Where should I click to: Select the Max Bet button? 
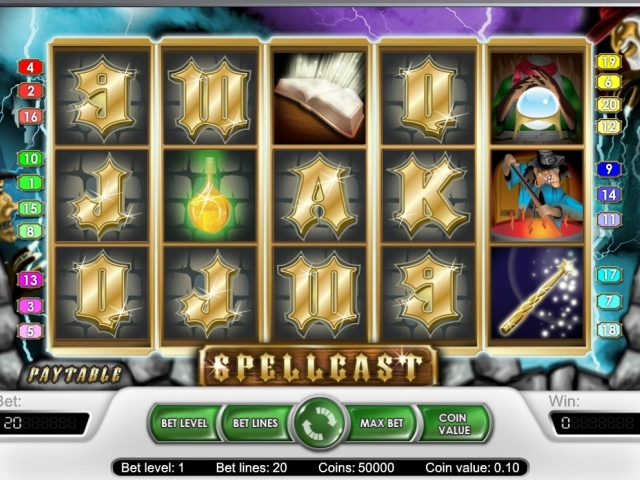[x=382, y=423]
